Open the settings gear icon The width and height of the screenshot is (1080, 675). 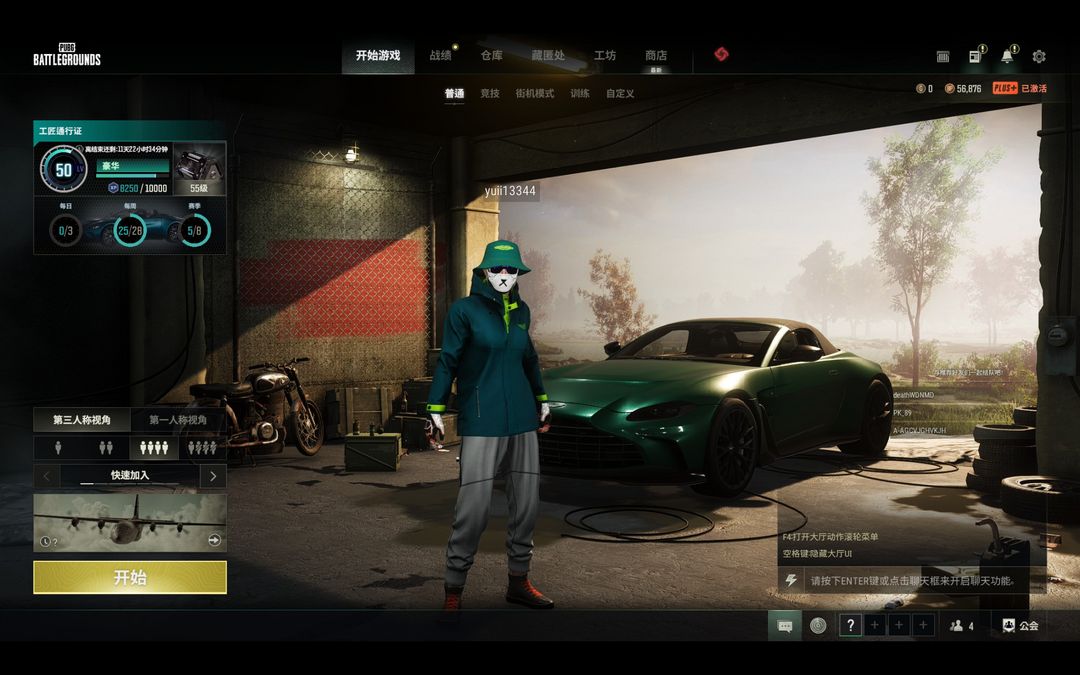click(x=1039, y=57)
